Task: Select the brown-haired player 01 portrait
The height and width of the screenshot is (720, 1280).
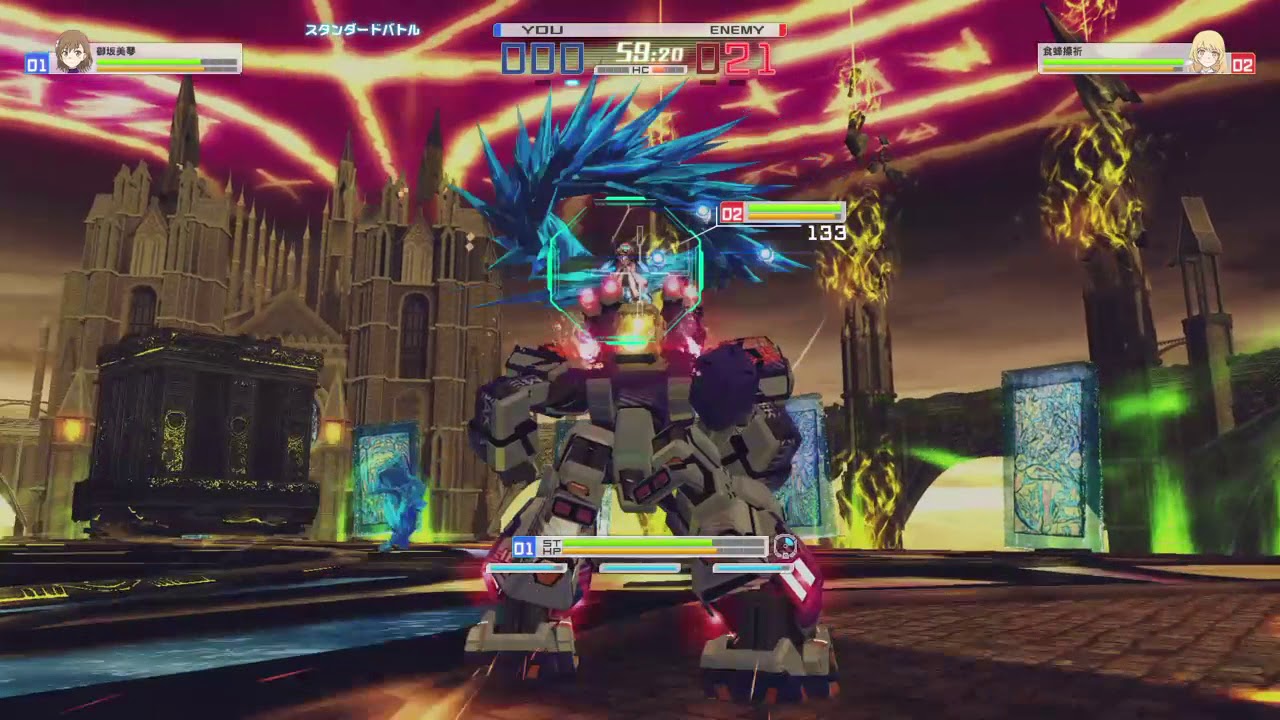Action: click(x=73, y=52)
